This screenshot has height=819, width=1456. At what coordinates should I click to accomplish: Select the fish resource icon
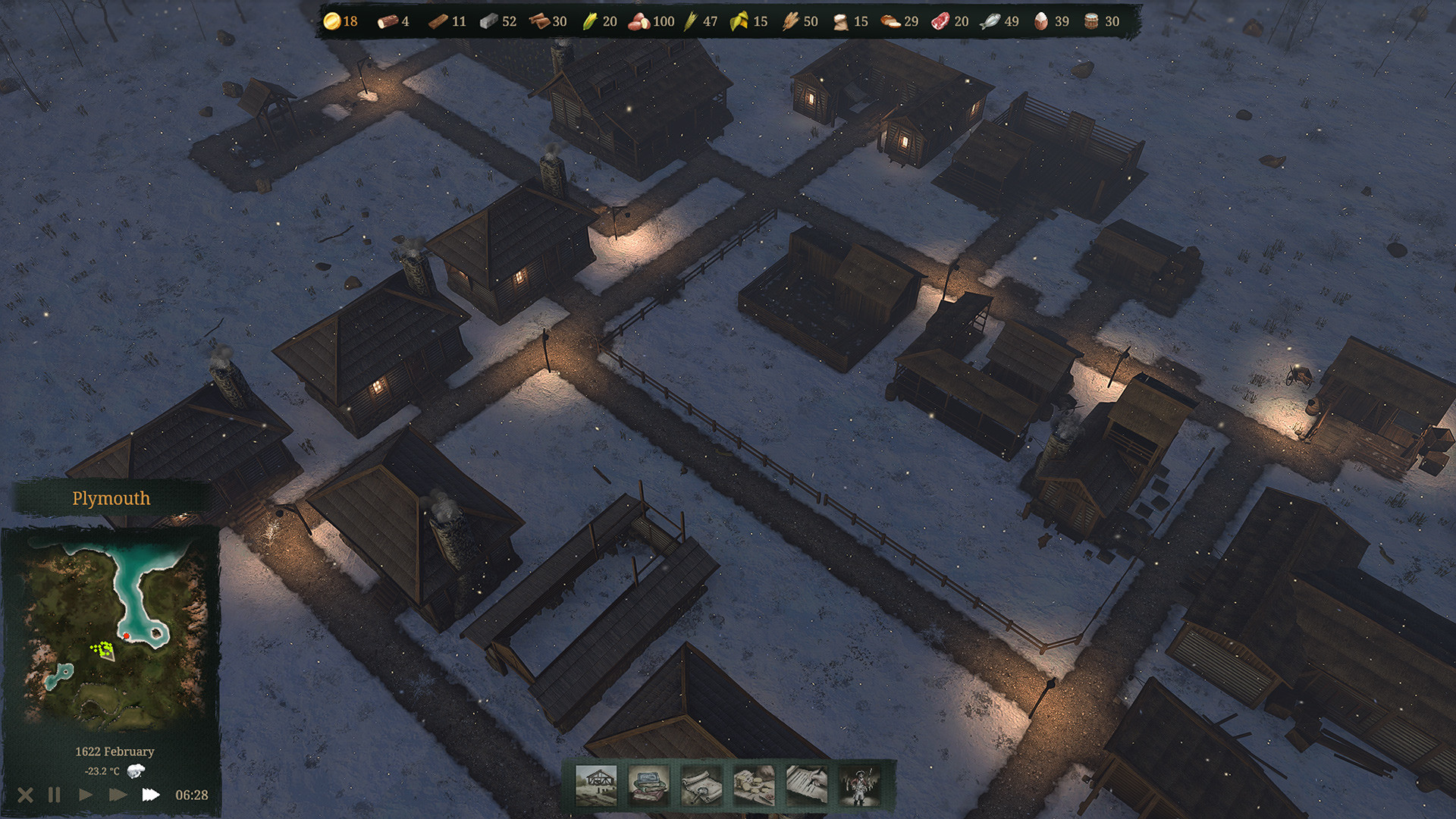(x=990, y=22)
